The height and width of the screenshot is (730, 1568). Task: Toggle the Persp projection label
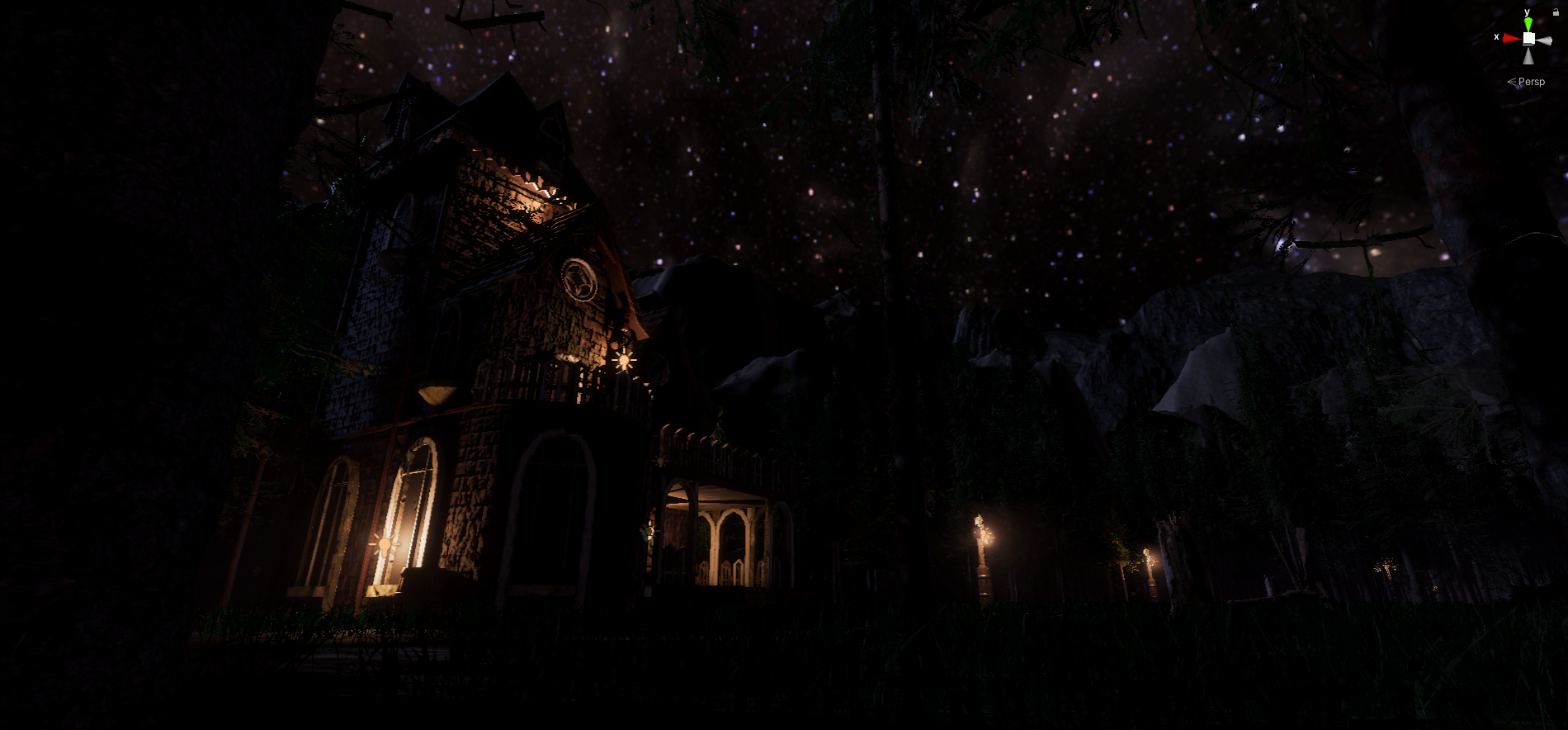(x=1531, y=82)
